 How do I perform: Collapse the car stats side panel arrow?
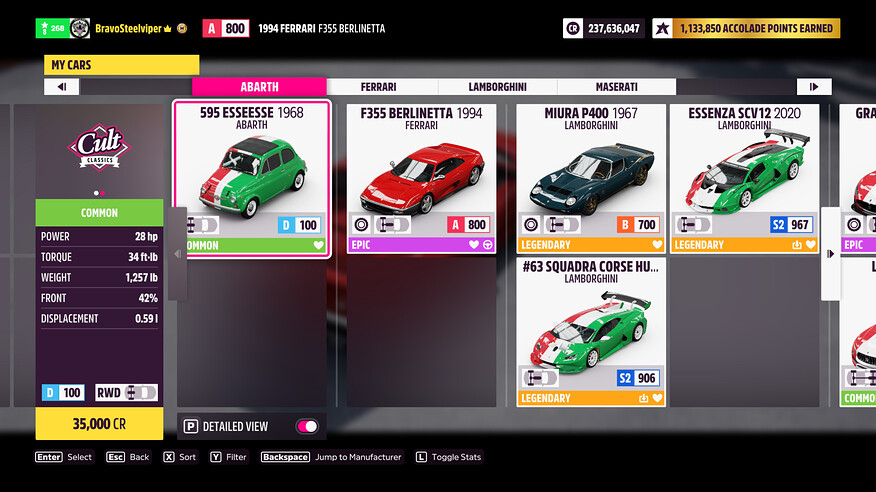tap(179, 253)
